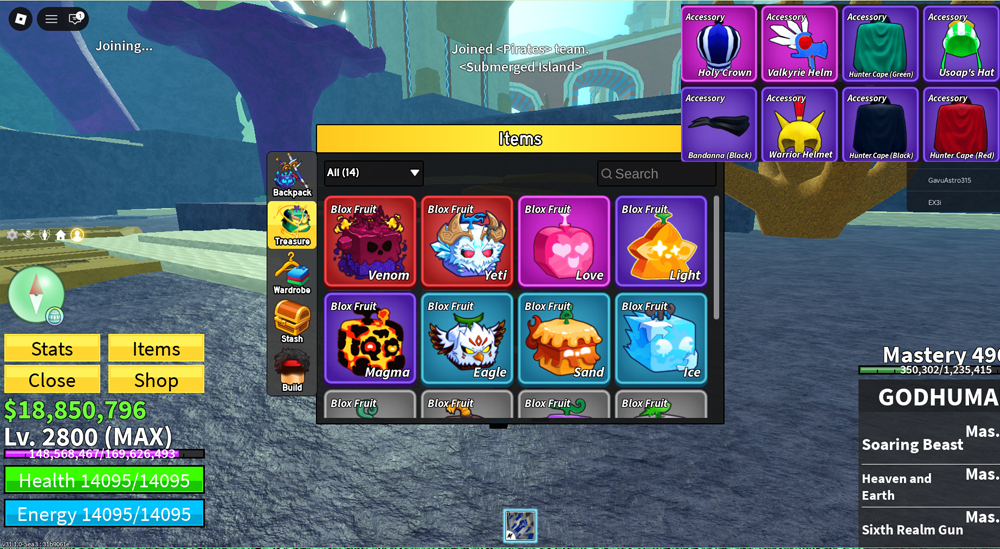This screenshot has width=1000, height=549.
Task: Close the side menu buttons
Action: [x=52, y=380]
